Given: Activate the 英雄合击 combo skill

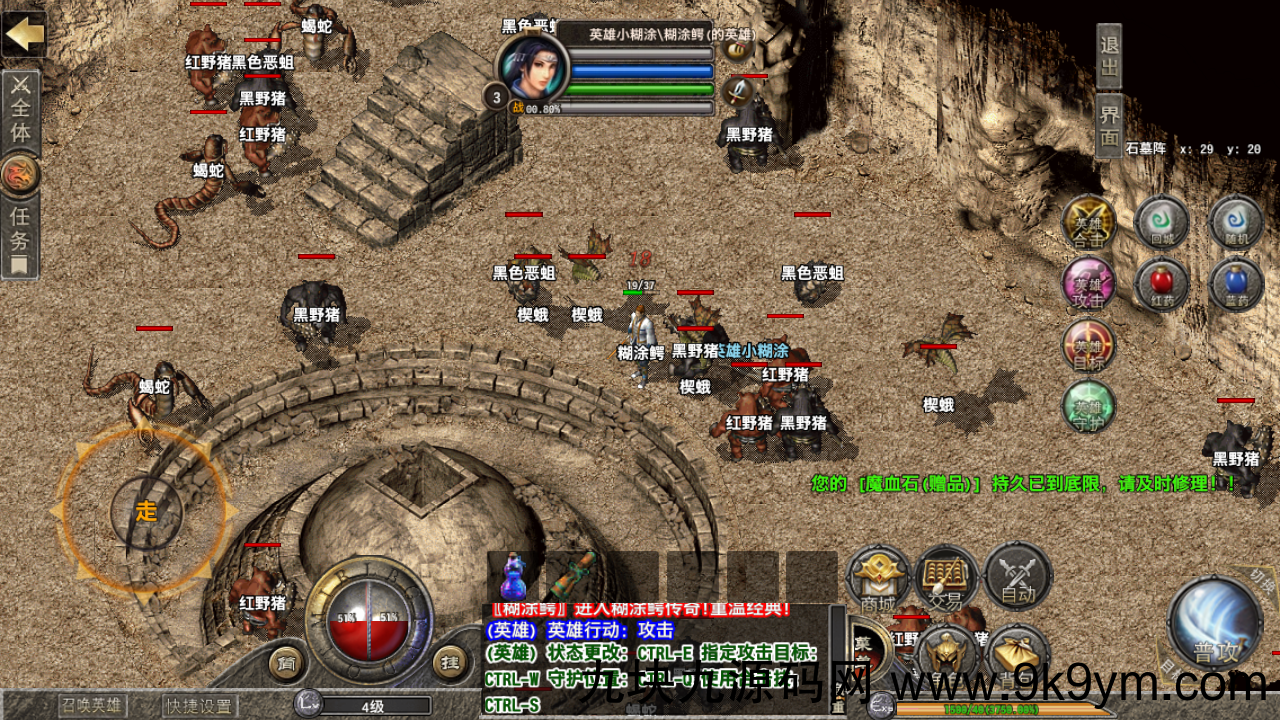Looking at the screenshot, I should click(1088, 222).
